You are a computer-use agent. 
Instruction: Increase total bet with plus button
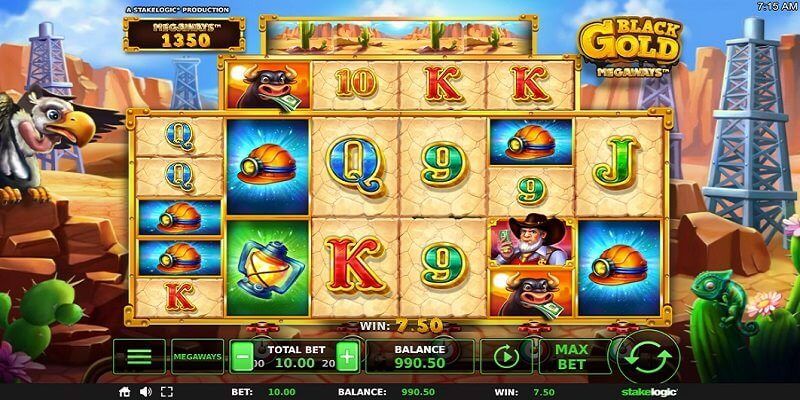click(347, 356)
